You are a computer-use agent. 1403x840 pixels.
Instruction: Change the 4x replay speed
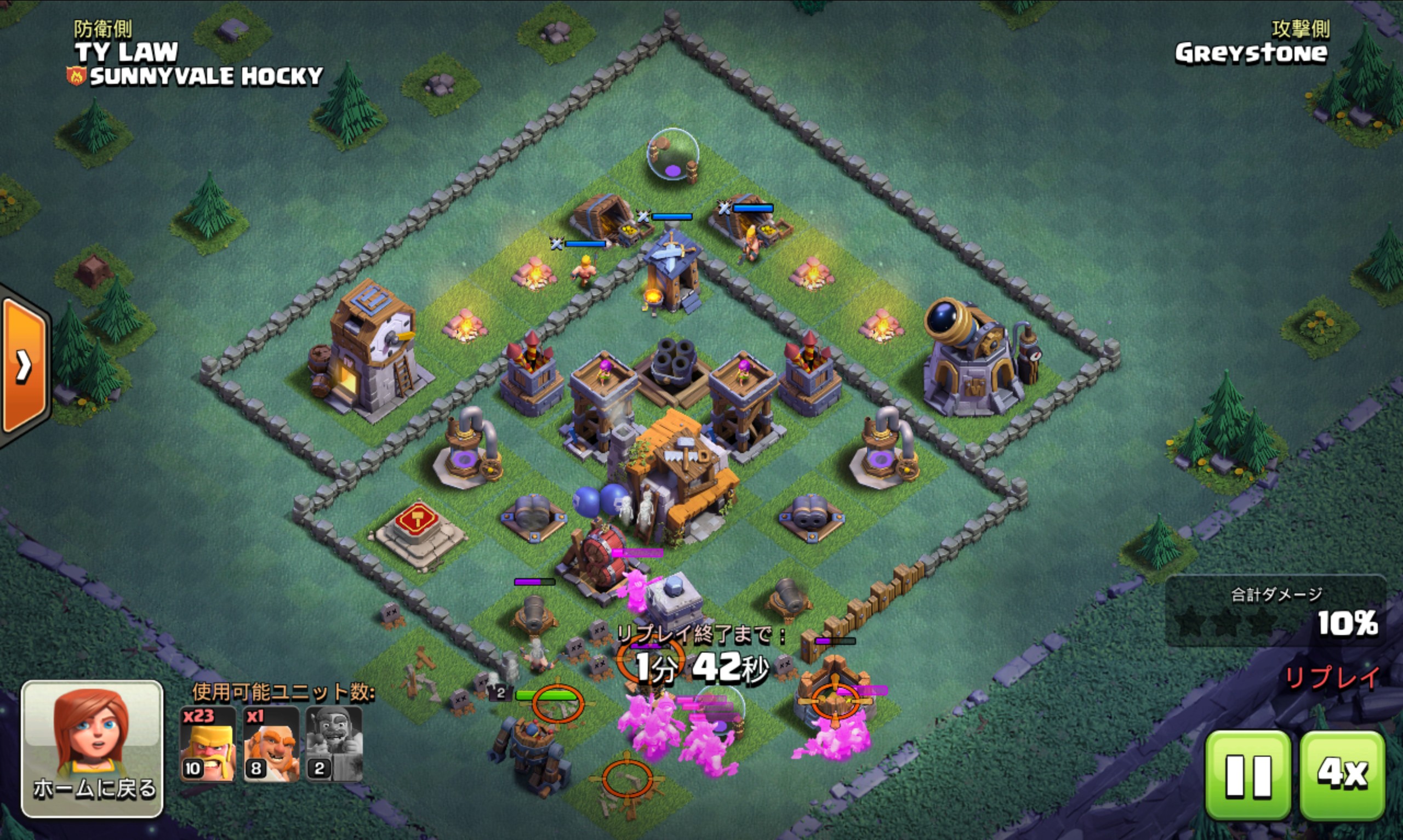click(x=1343, y=774)
